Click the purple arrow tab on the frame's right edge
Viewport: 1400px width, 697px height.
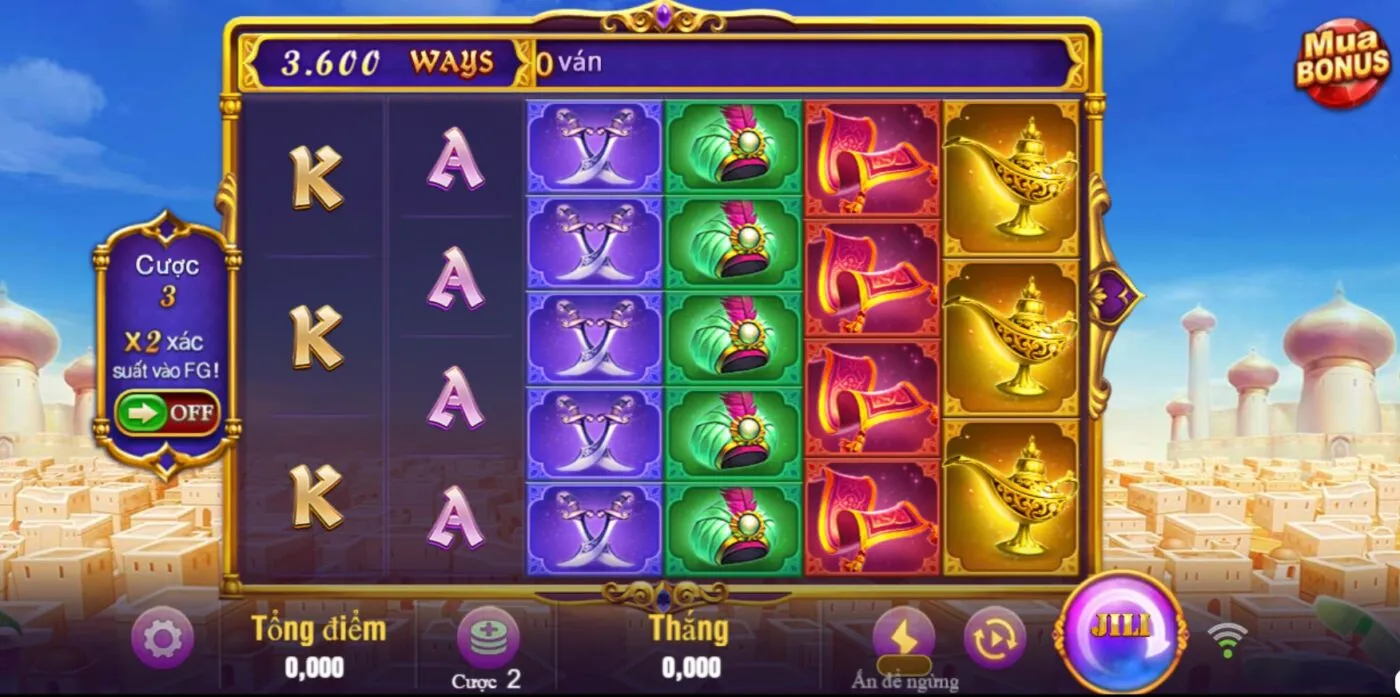point(1114,296)
